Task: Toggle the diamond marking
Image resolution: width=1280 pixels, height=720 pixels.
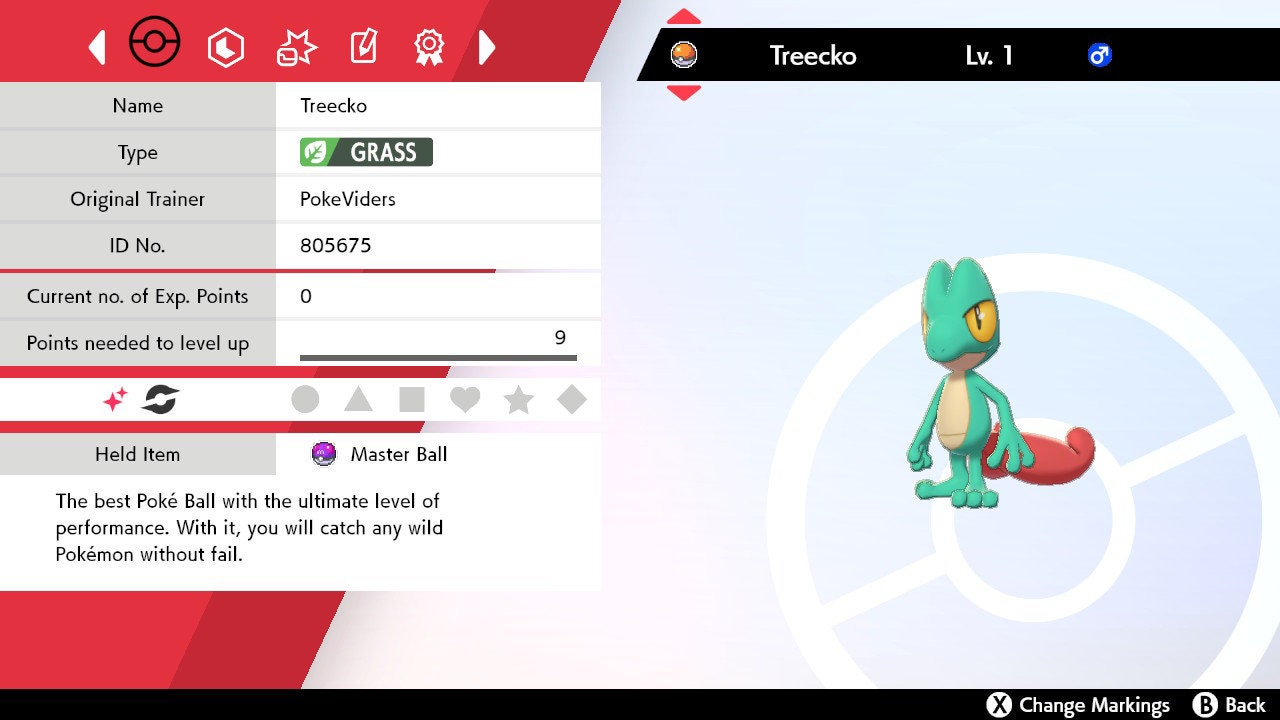Action: pos(572,399)
